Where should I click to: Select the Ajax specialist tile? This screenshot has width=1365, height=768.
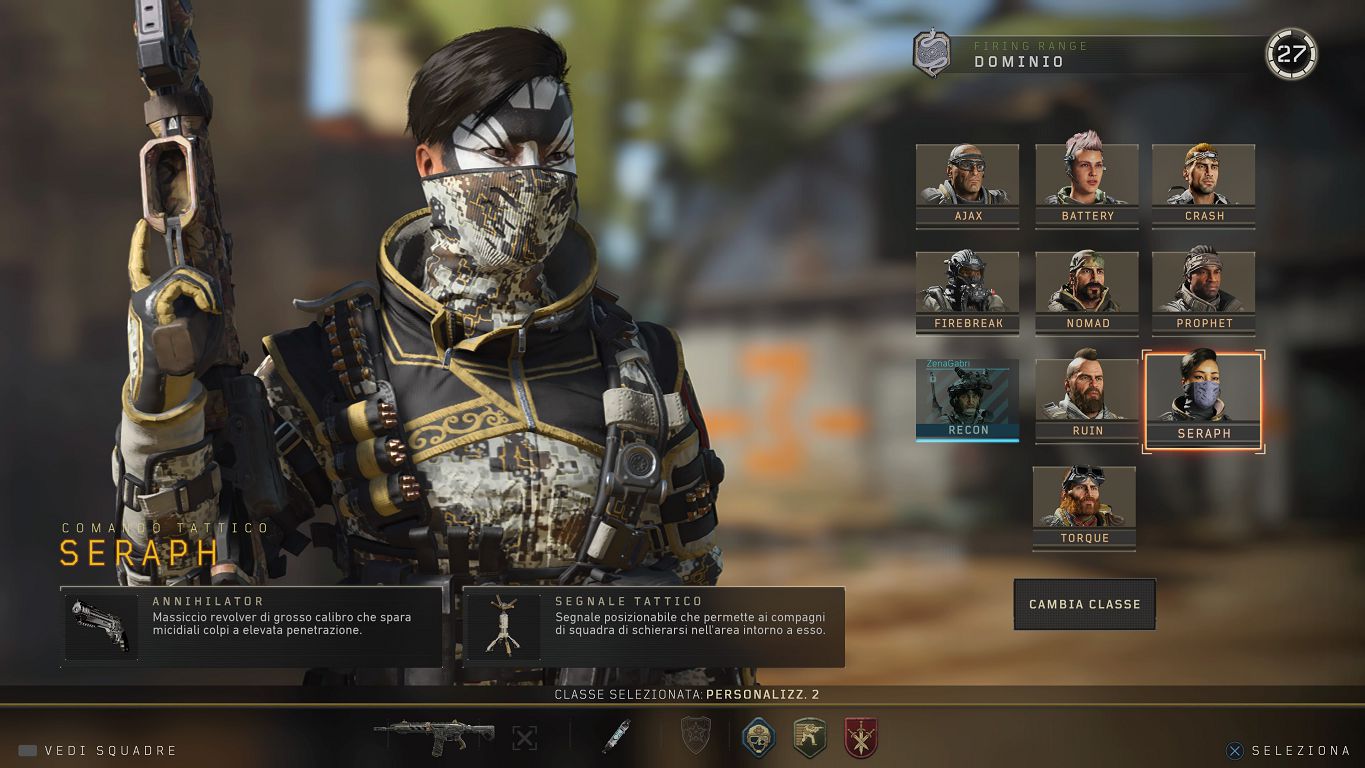pos(967,186)
